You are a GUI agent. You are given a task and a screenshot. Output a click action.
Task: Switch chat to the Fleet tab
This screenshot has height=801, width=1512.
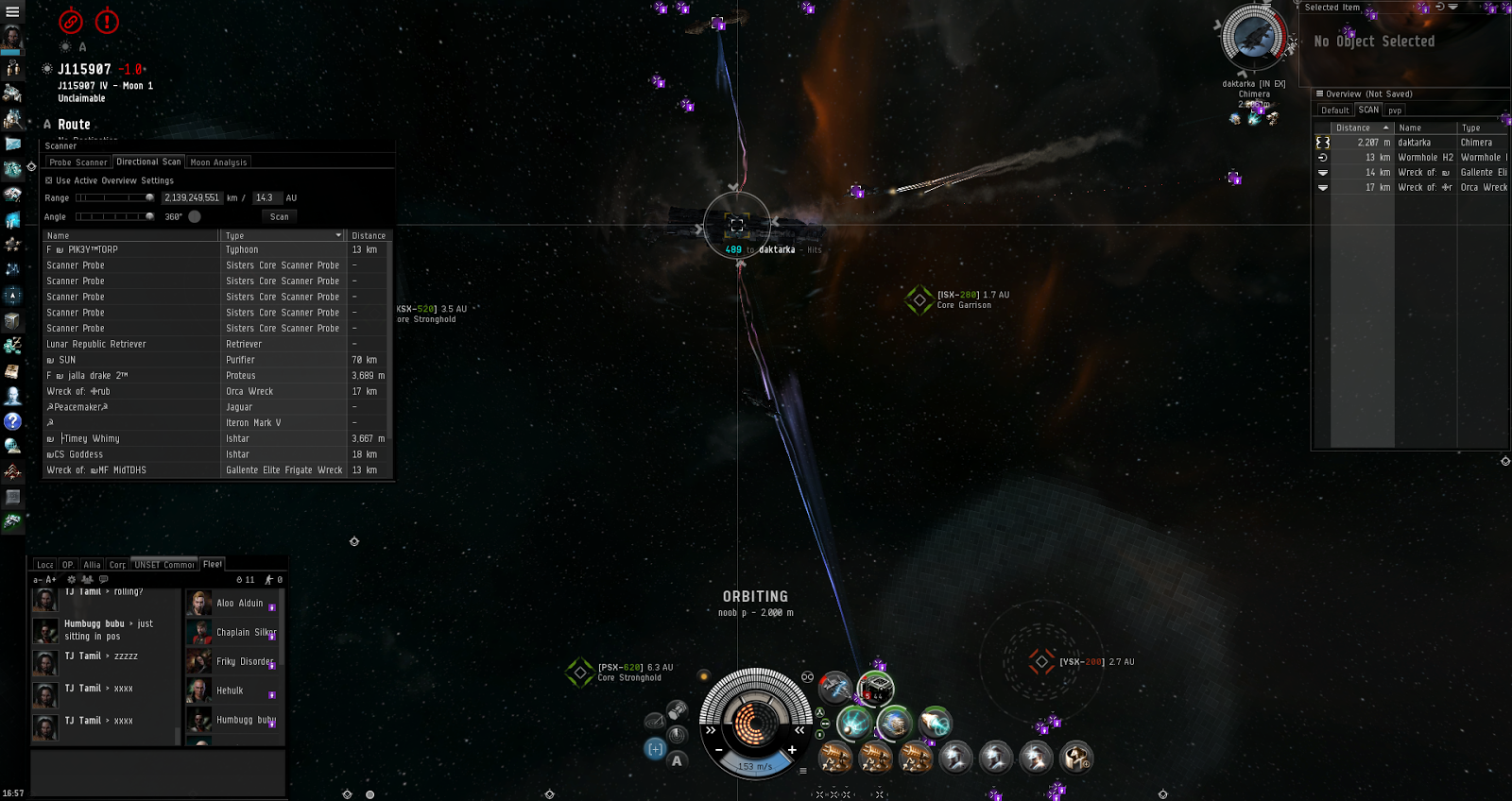click(x=213, y=564)
